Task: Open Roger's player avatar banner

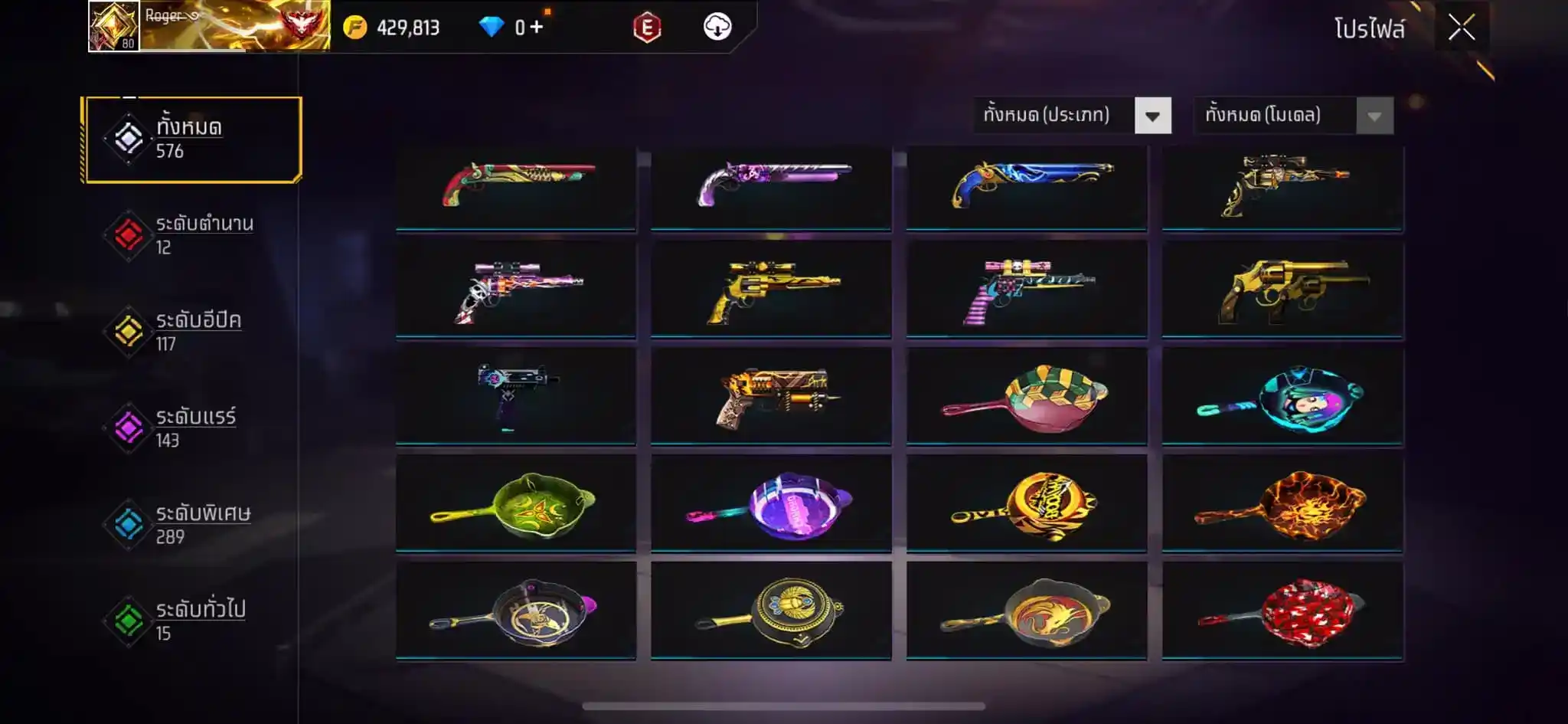Action: point(209,26)
